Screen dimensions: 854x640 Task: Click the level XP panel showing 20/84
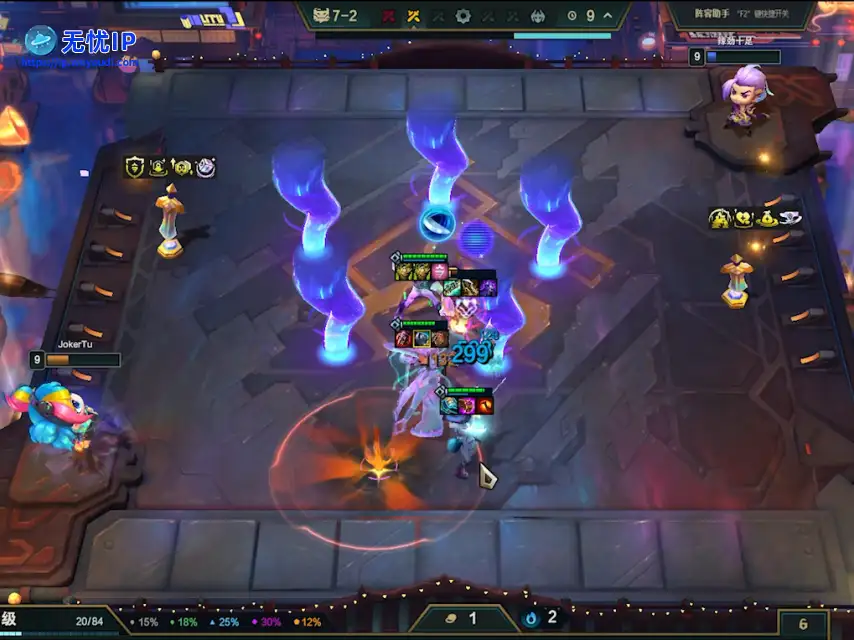pos(60,621)
